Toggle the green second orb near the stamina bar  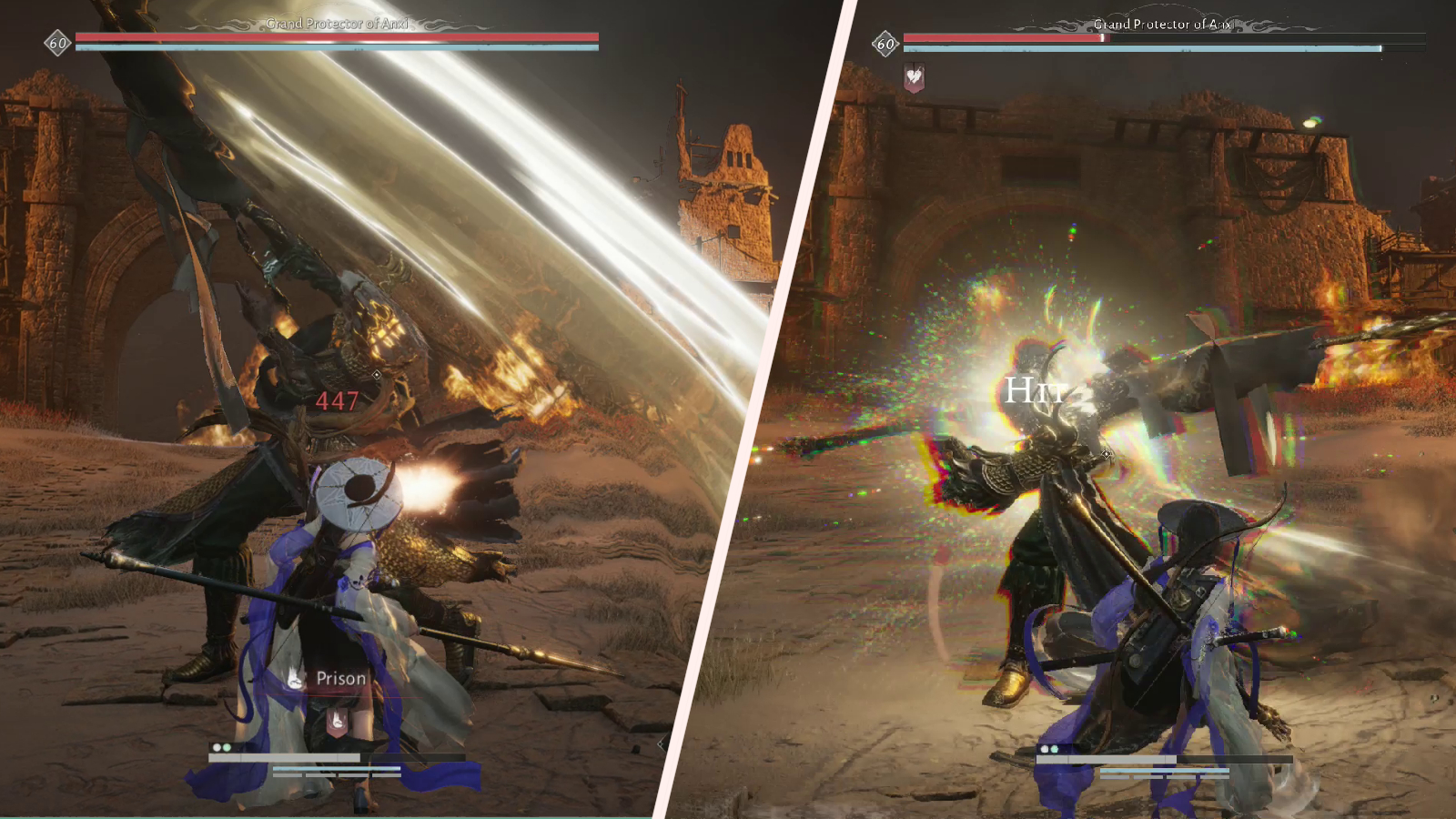point(227,747)
